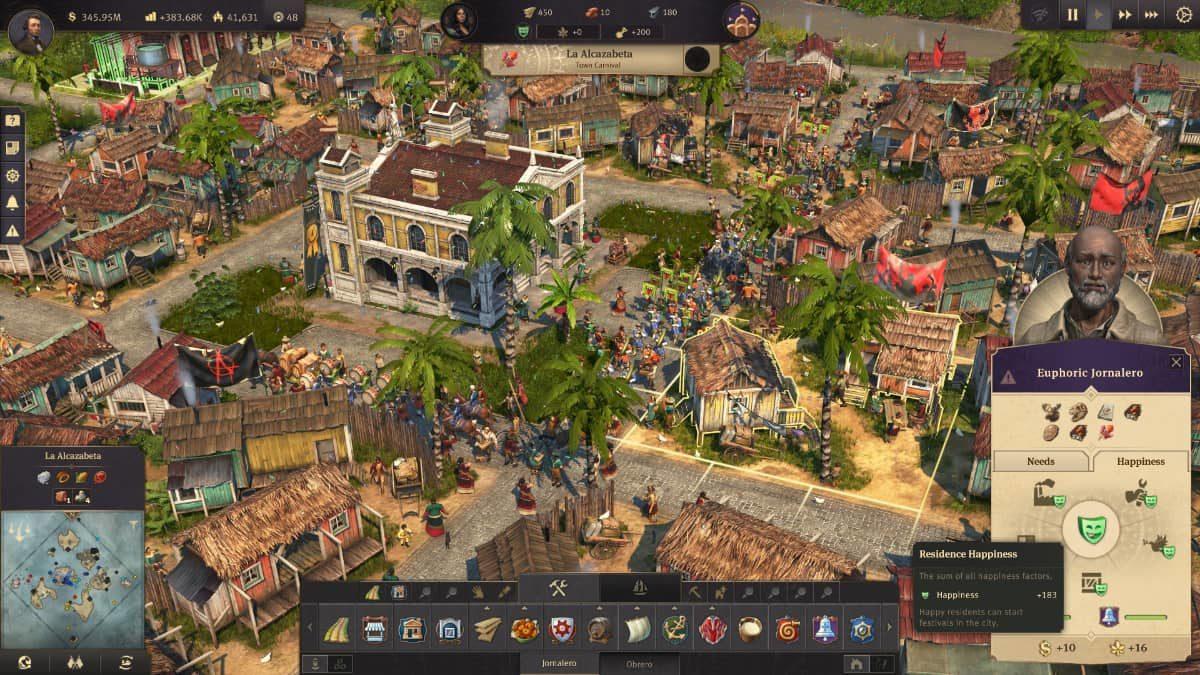Choose the road building tool

click(x=337, y=630)
